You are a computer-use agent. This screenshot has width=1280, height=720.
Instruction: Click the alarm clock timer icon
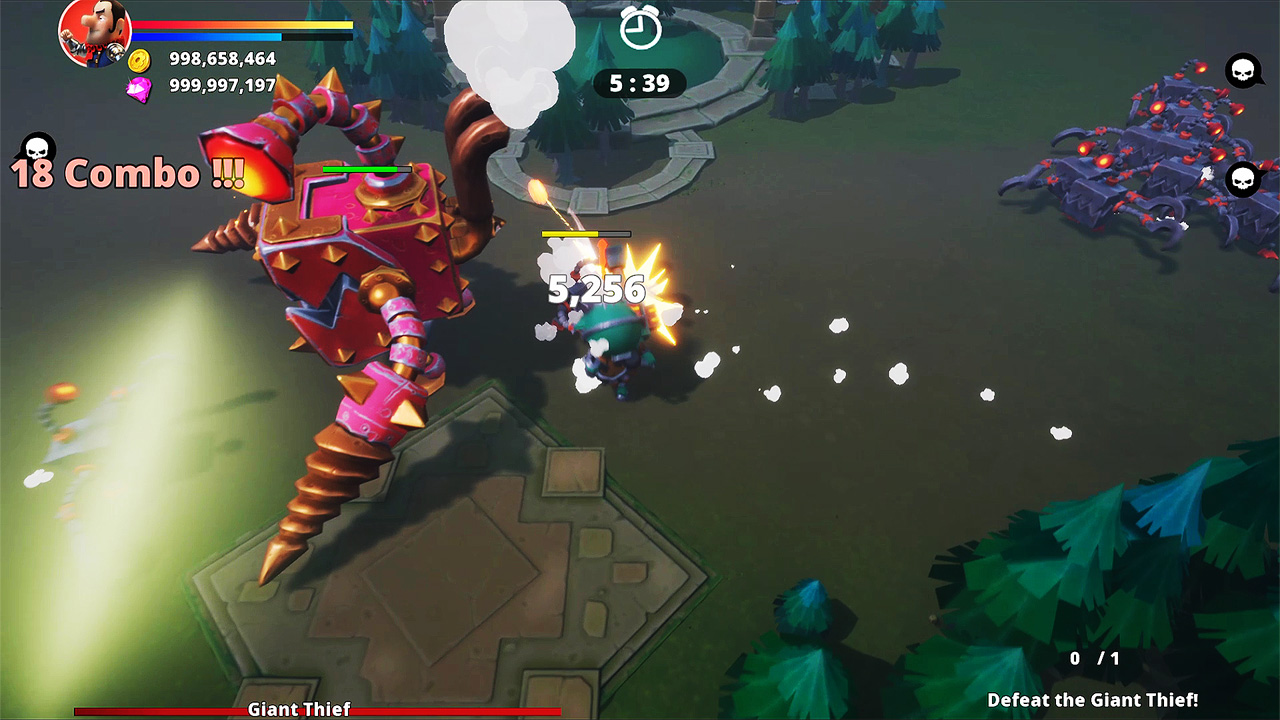pyautogui.click(x=640, y=30)
